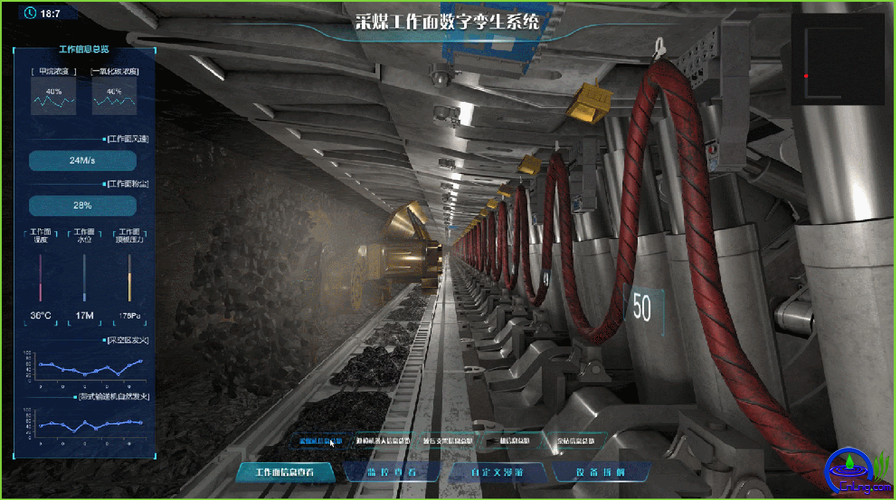The image size is (896, 500).
Task: Select the 自定义漫游 tab
Action: tap(495, 471)
